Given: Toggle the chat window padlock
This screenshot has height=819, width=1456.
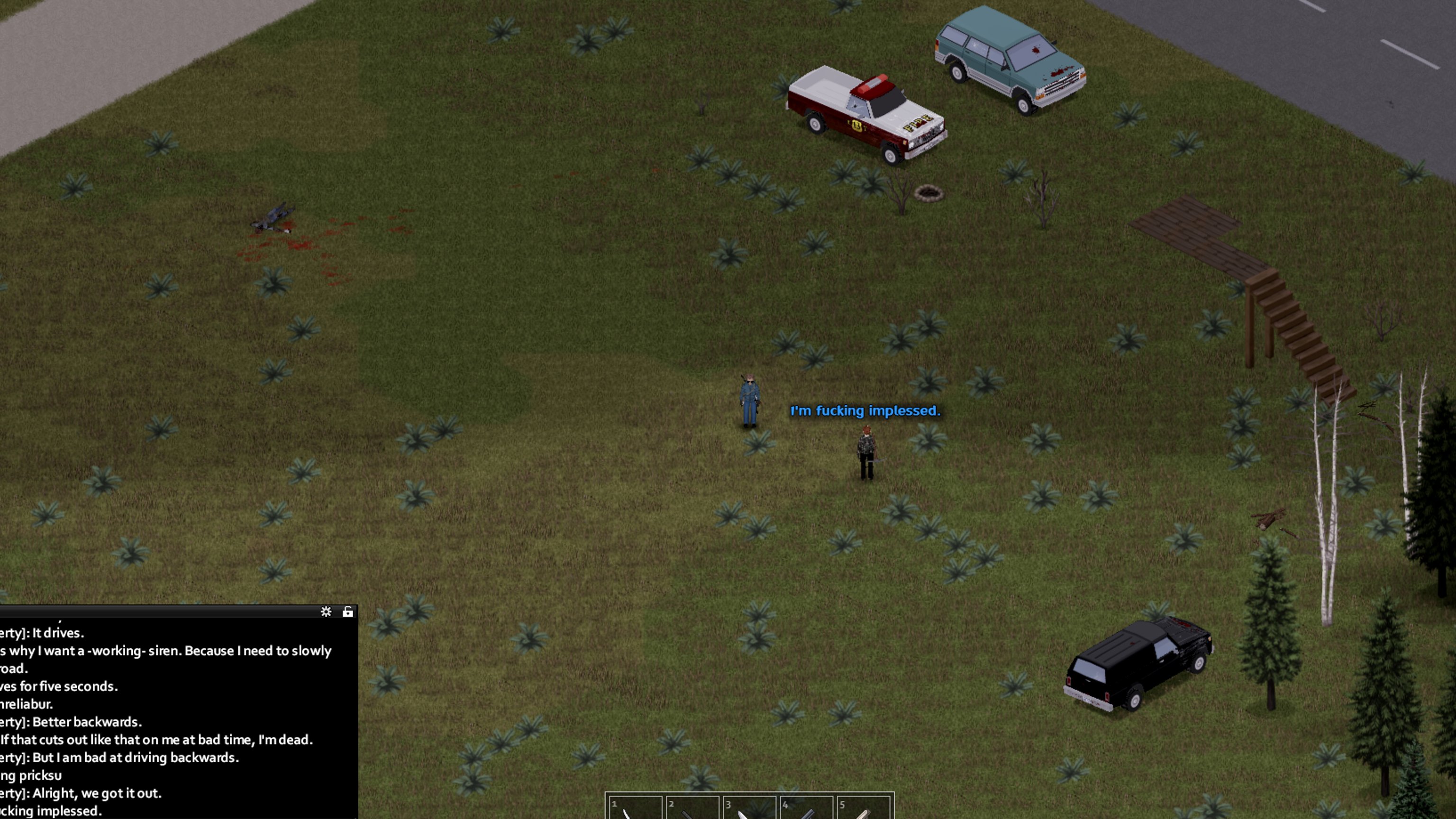Looking at the screenshot, I should (347, 611).
